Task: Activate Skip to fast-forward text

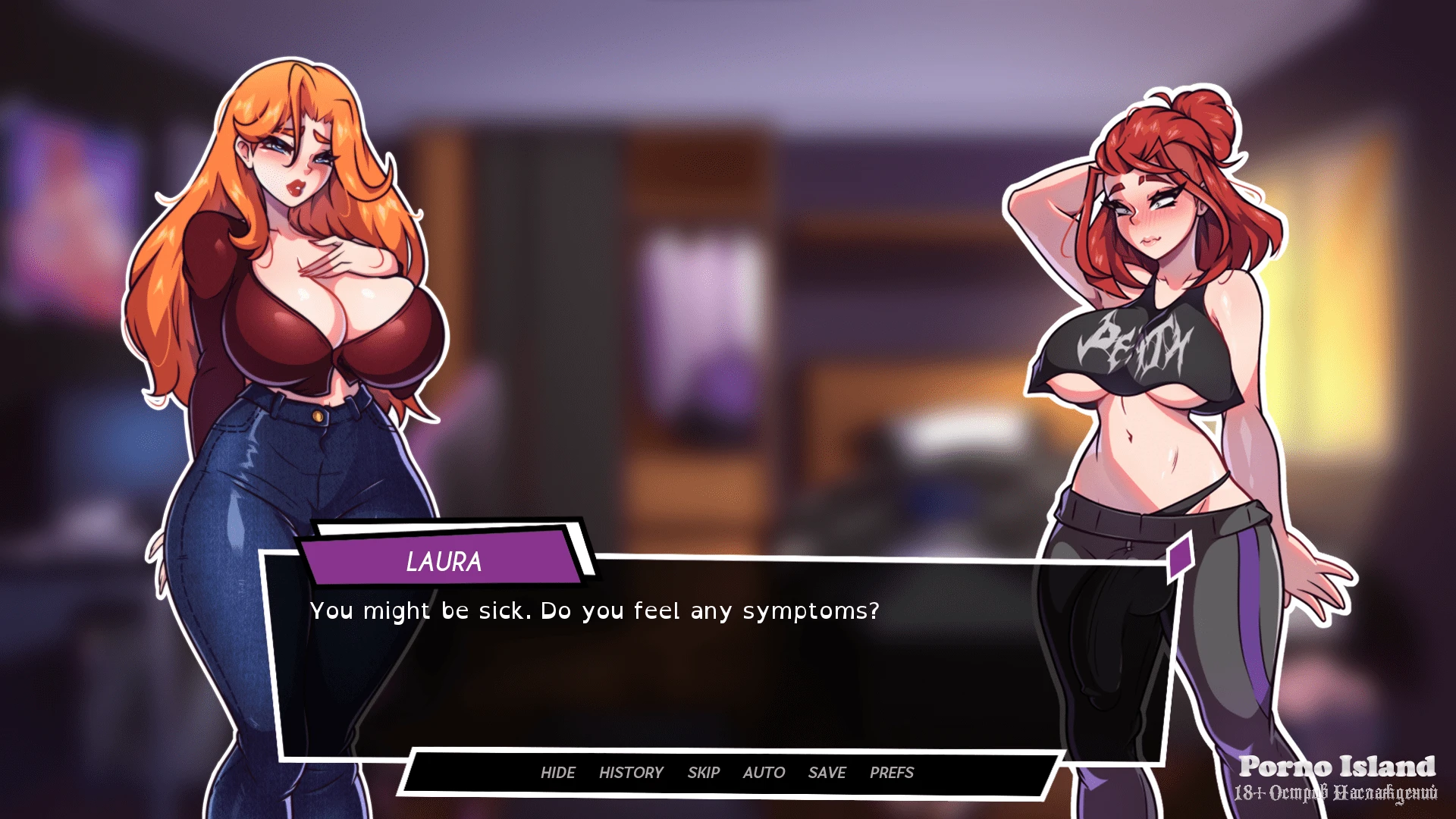Action: pyautogui.click(x=703, y=773)
